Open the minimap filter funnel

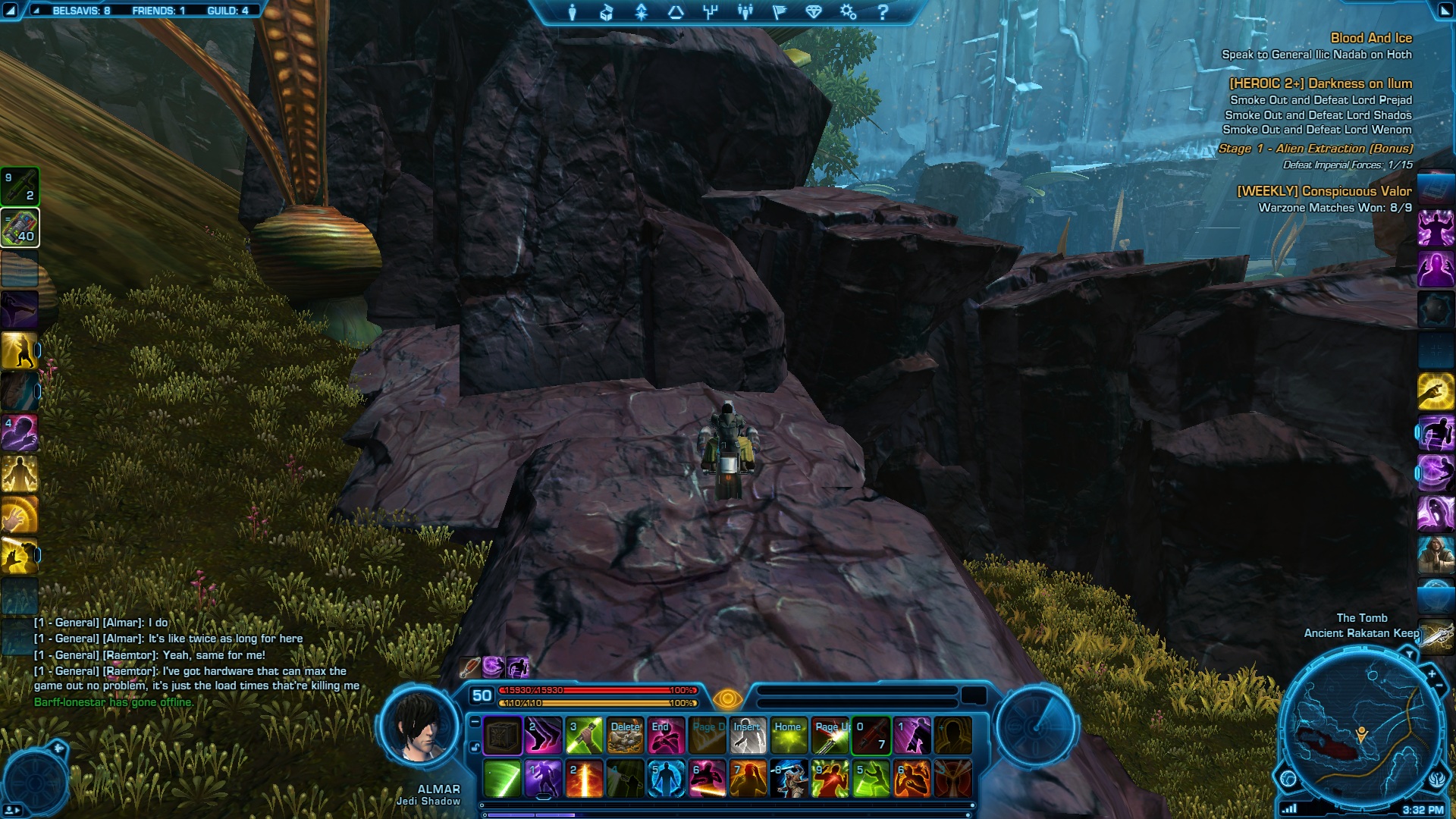tap(1409, 654)
